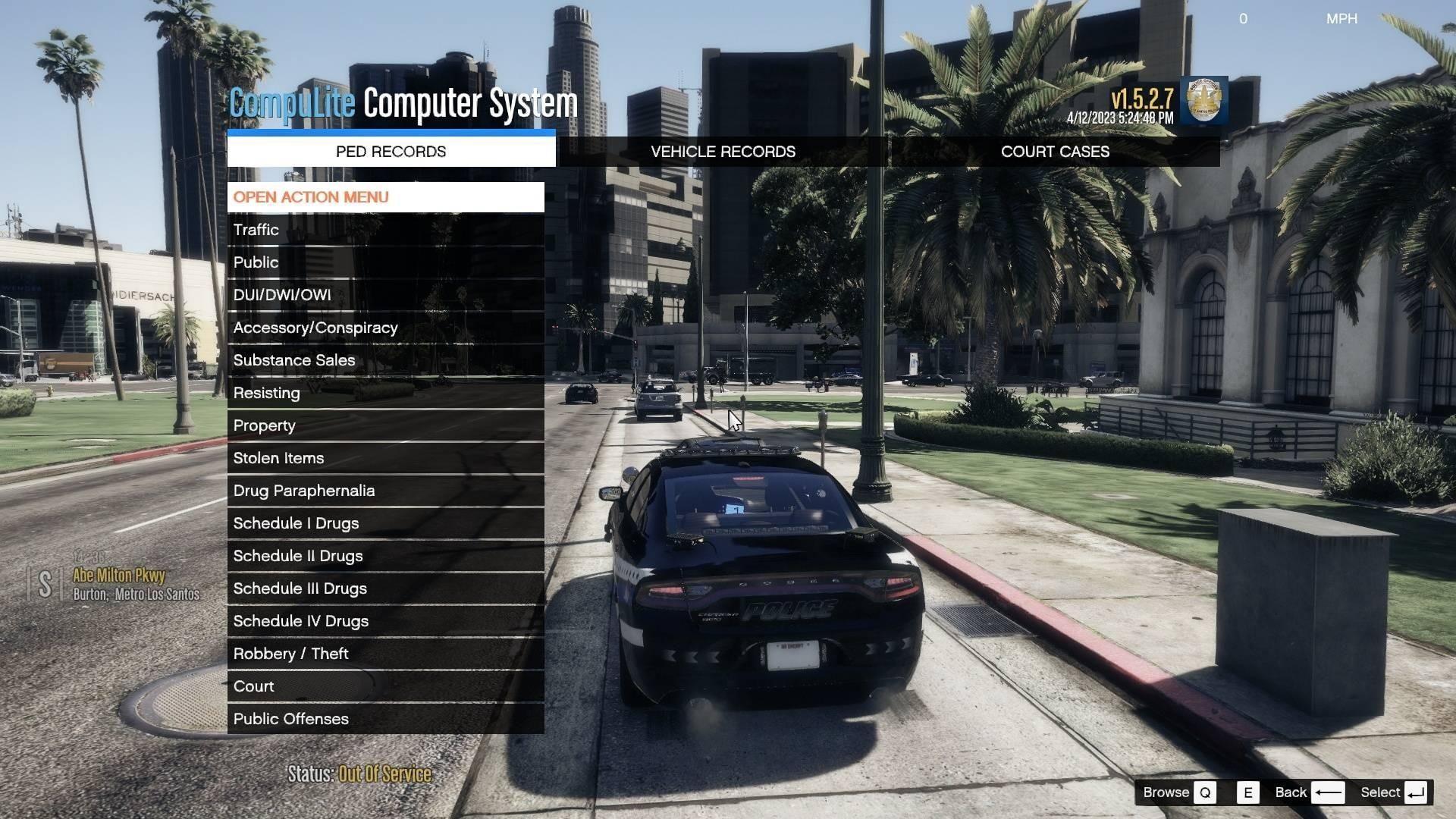
Task: Select Substance Sales entry
Action: 385,360
